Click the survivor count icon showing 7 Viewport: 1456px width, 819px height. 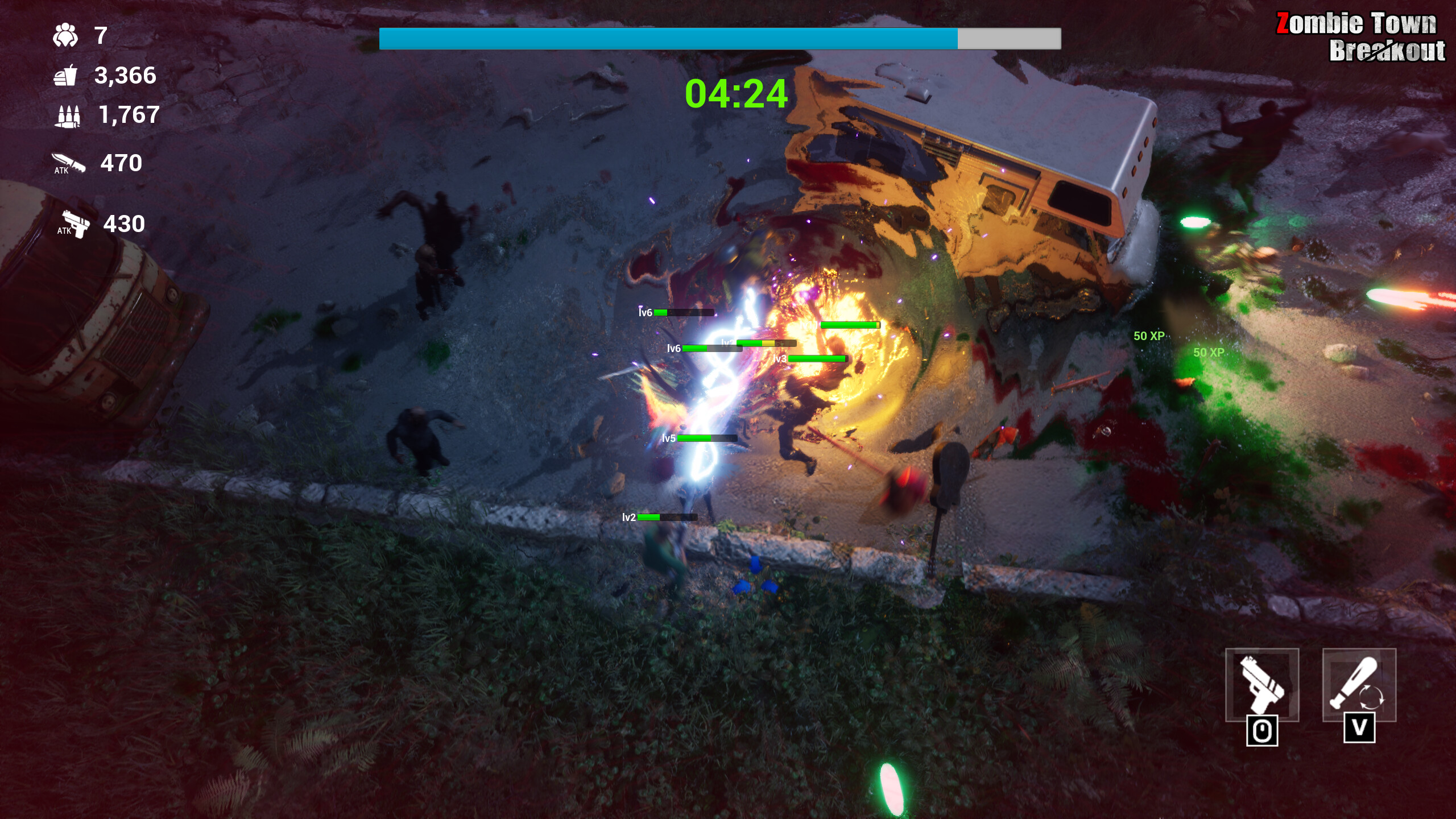pyautogui.click(x=64, y=36)
